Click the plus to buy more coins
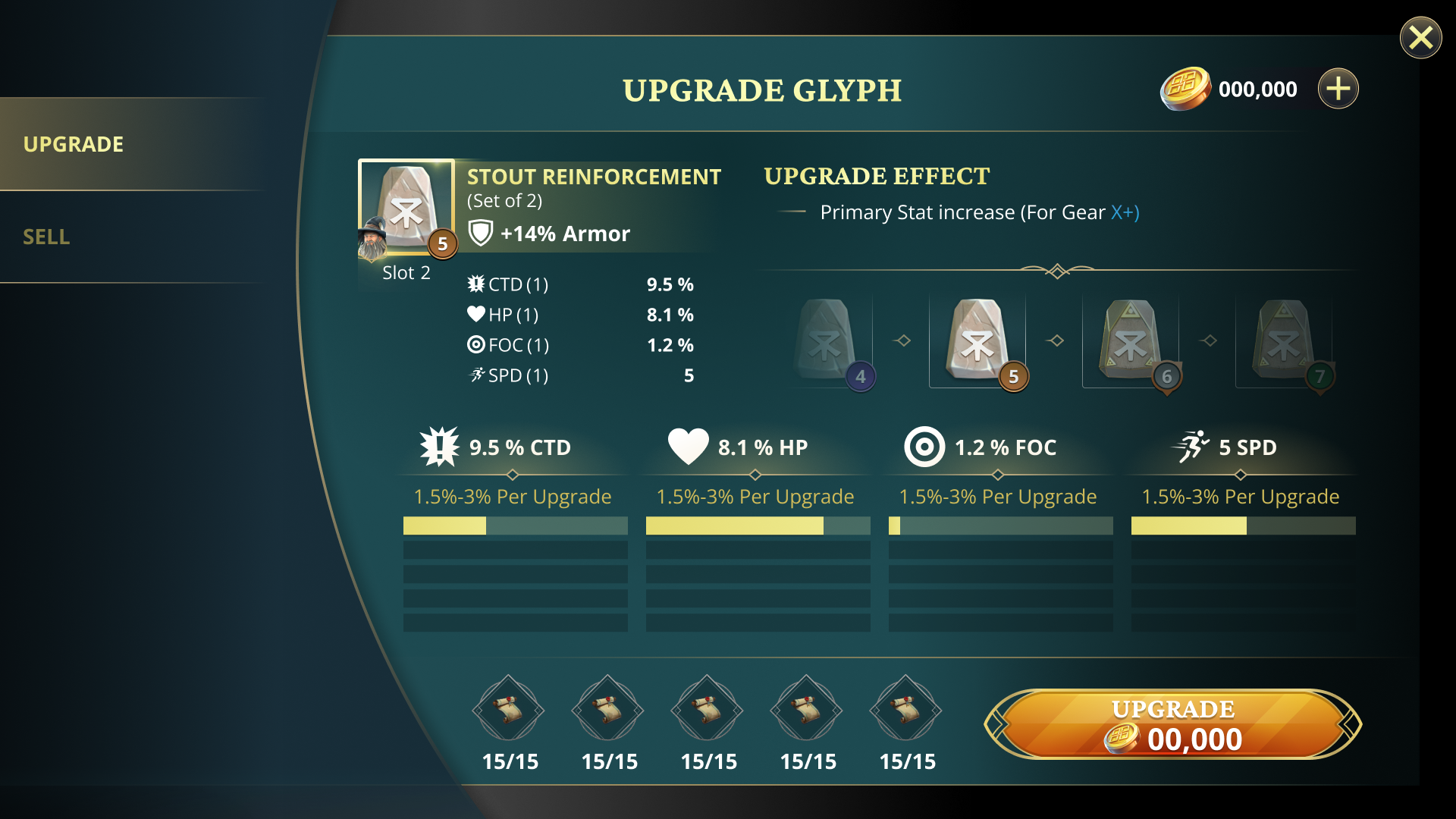This screenshot has width=1456, height=819. click(x=1339, y=88)
